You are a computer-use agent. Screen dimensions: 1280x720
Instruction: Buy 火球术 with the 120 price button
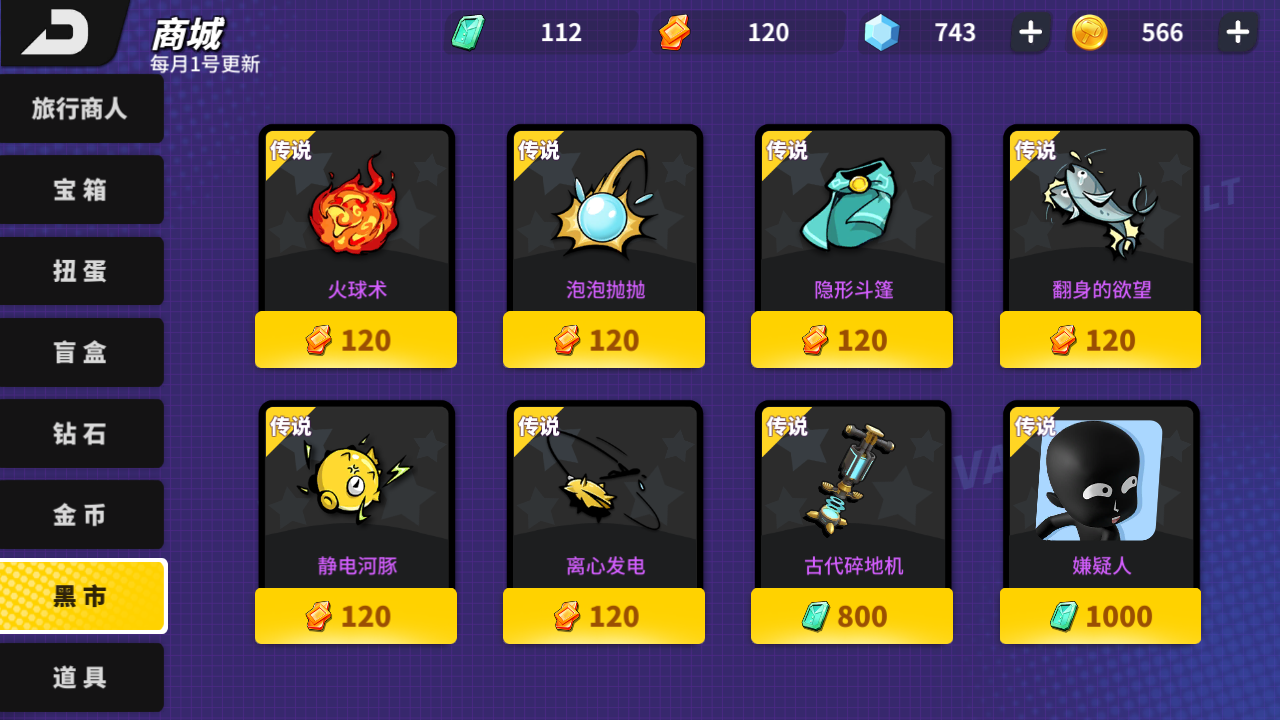coord(355,339)
